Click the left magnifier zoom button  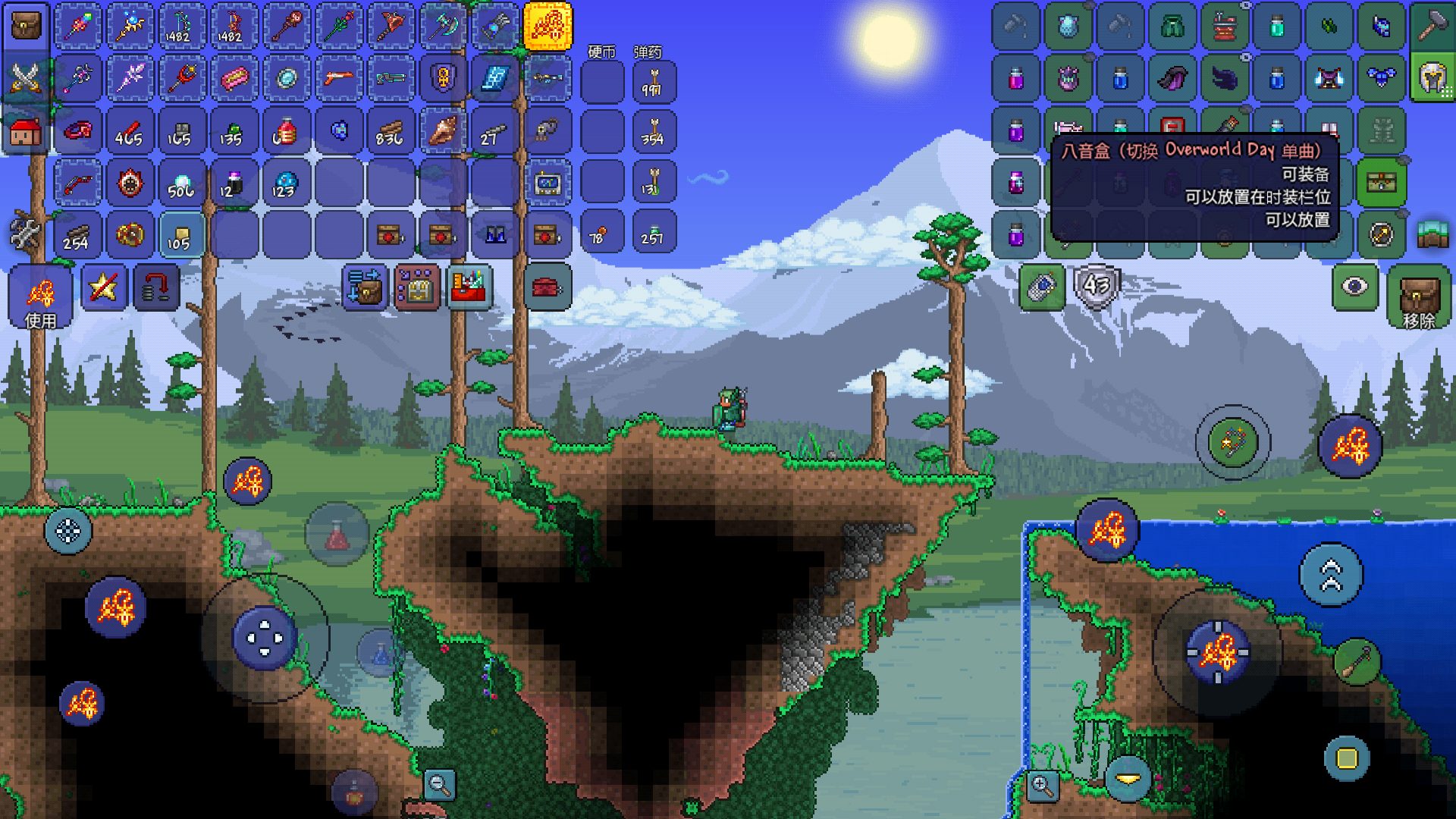(x=440, y=784)
